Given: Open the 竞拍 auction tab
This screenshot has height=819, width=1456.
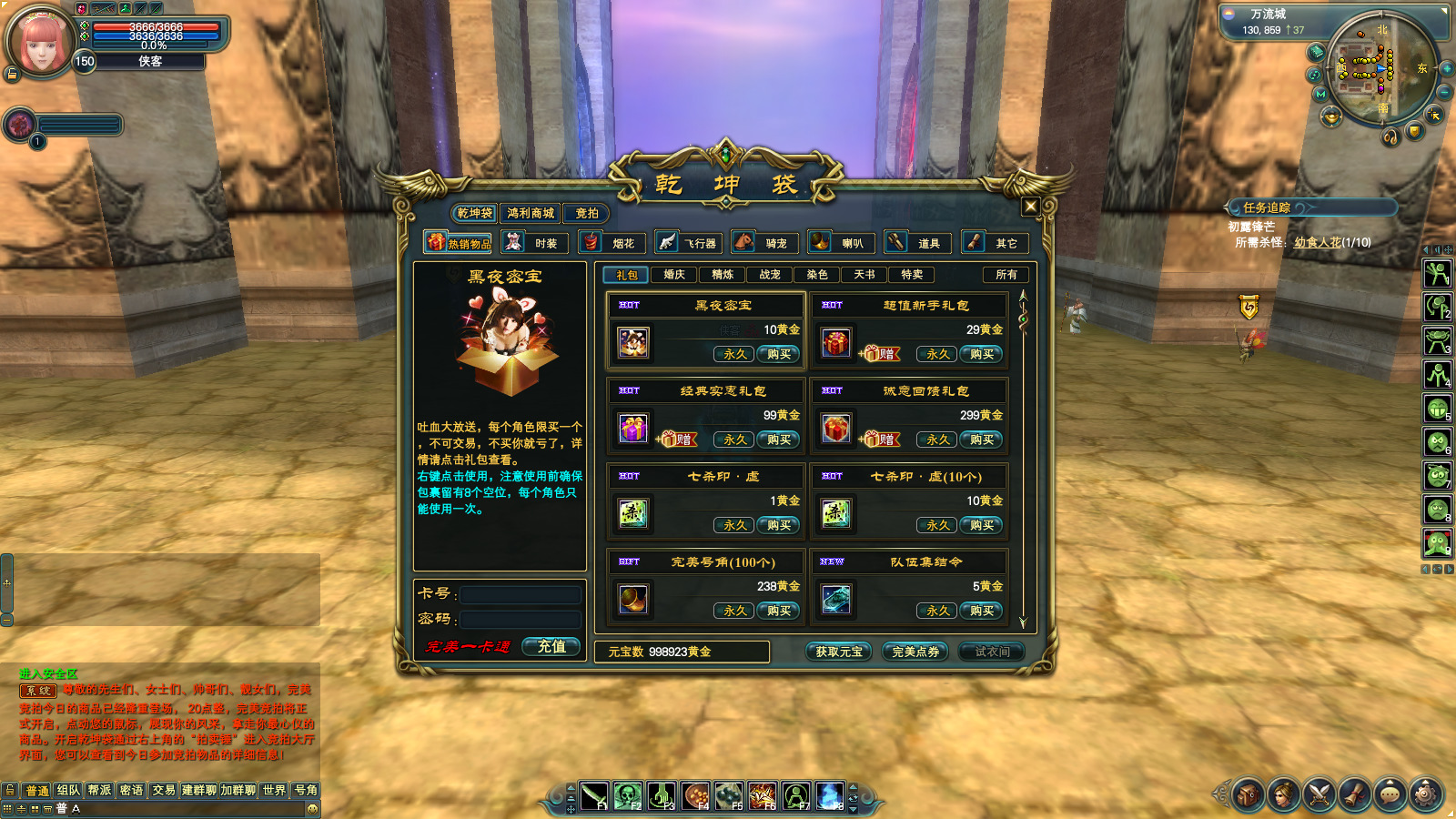Looking at the screenshot, I should coord(587,213).
